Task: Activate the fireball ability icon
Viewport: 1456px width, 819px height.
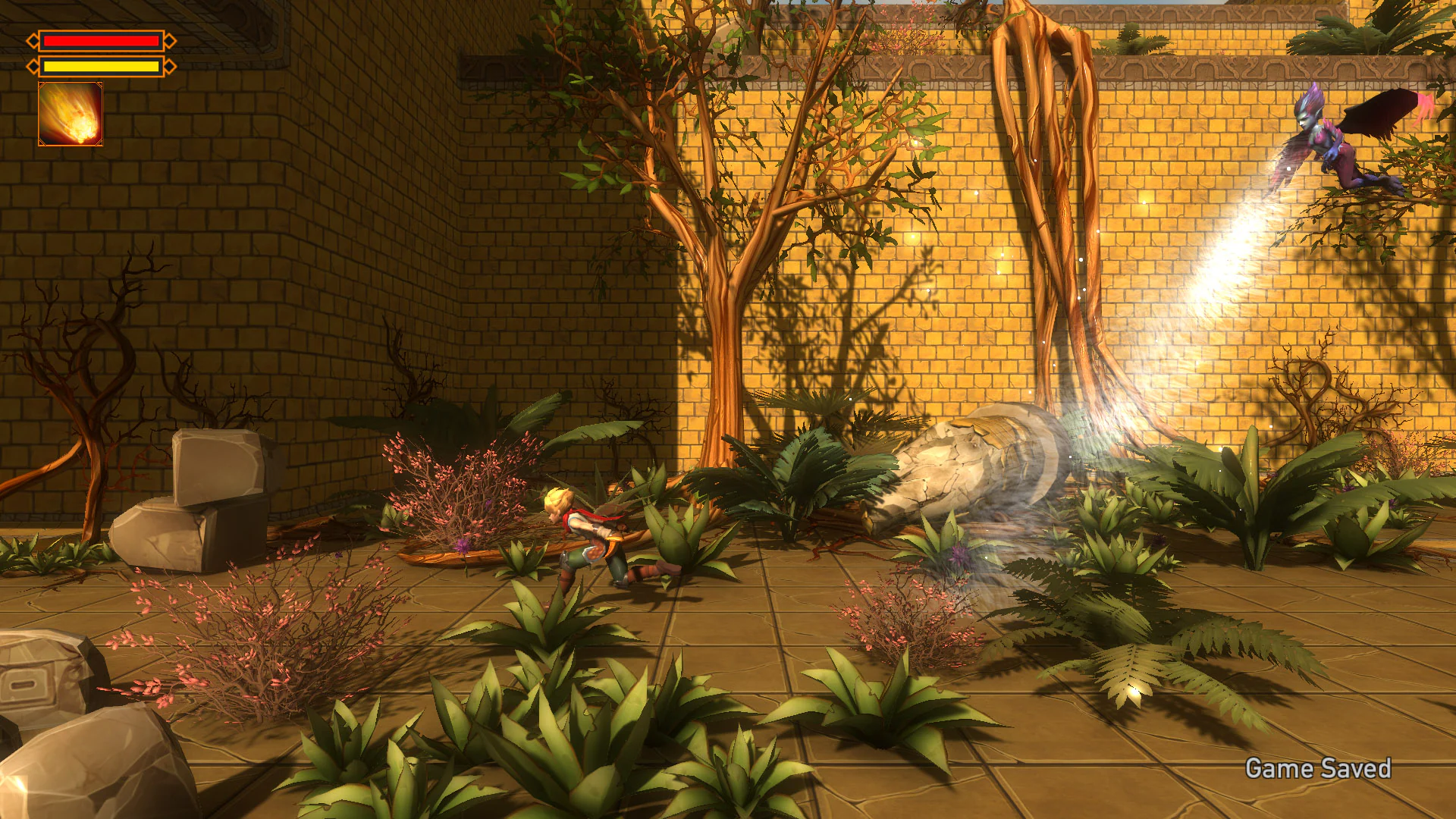Action: [x=70, y=115]
